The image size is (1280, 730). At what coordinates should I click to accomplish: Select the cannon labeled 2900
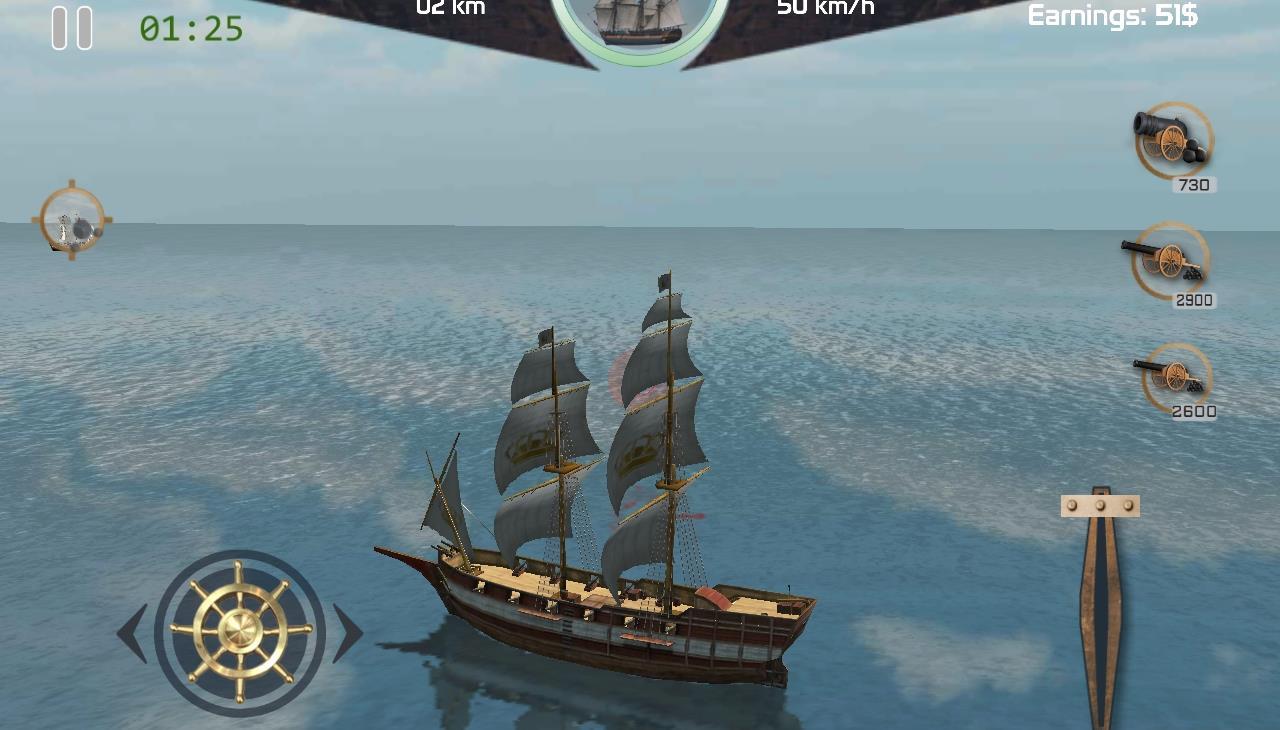pos(1168,261)
